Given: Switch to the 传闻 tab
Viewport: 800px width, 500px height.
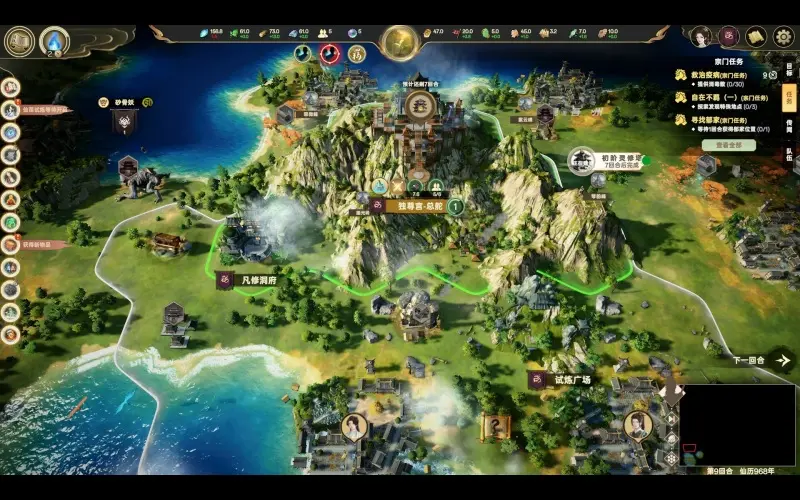Looking at the screenshot, I should 788,126.
